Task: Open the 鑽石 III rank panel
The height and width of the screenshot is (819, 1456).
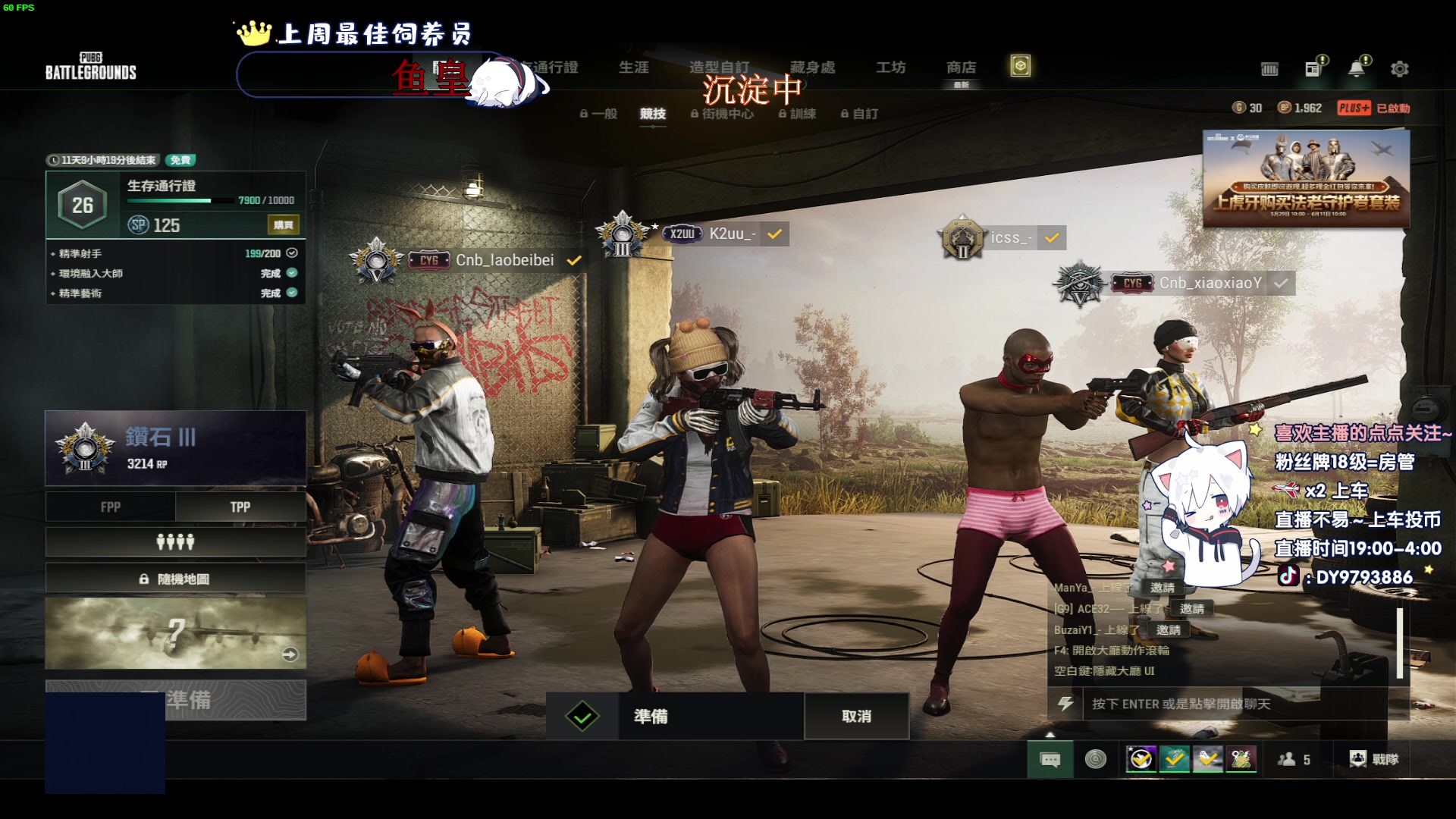Action: (175, 448)
